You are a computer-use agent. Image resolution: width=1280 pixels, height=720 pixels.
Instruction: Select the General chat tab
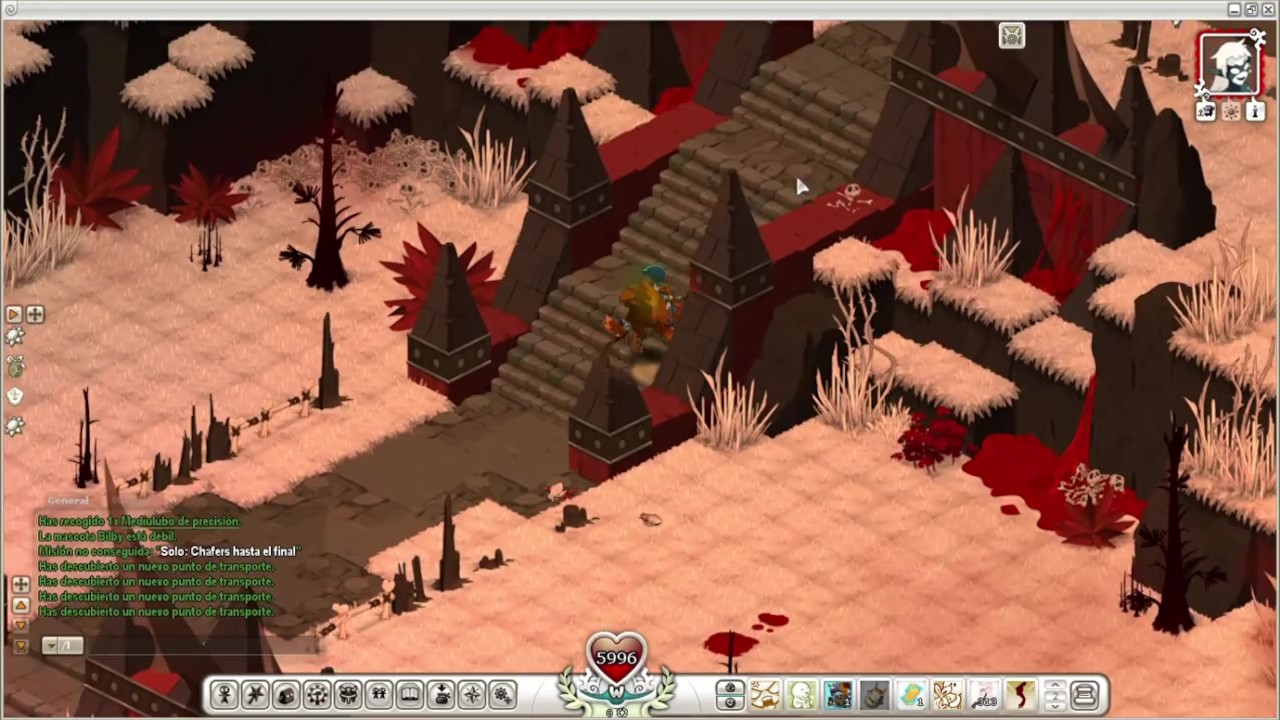(x=68, y=500)
